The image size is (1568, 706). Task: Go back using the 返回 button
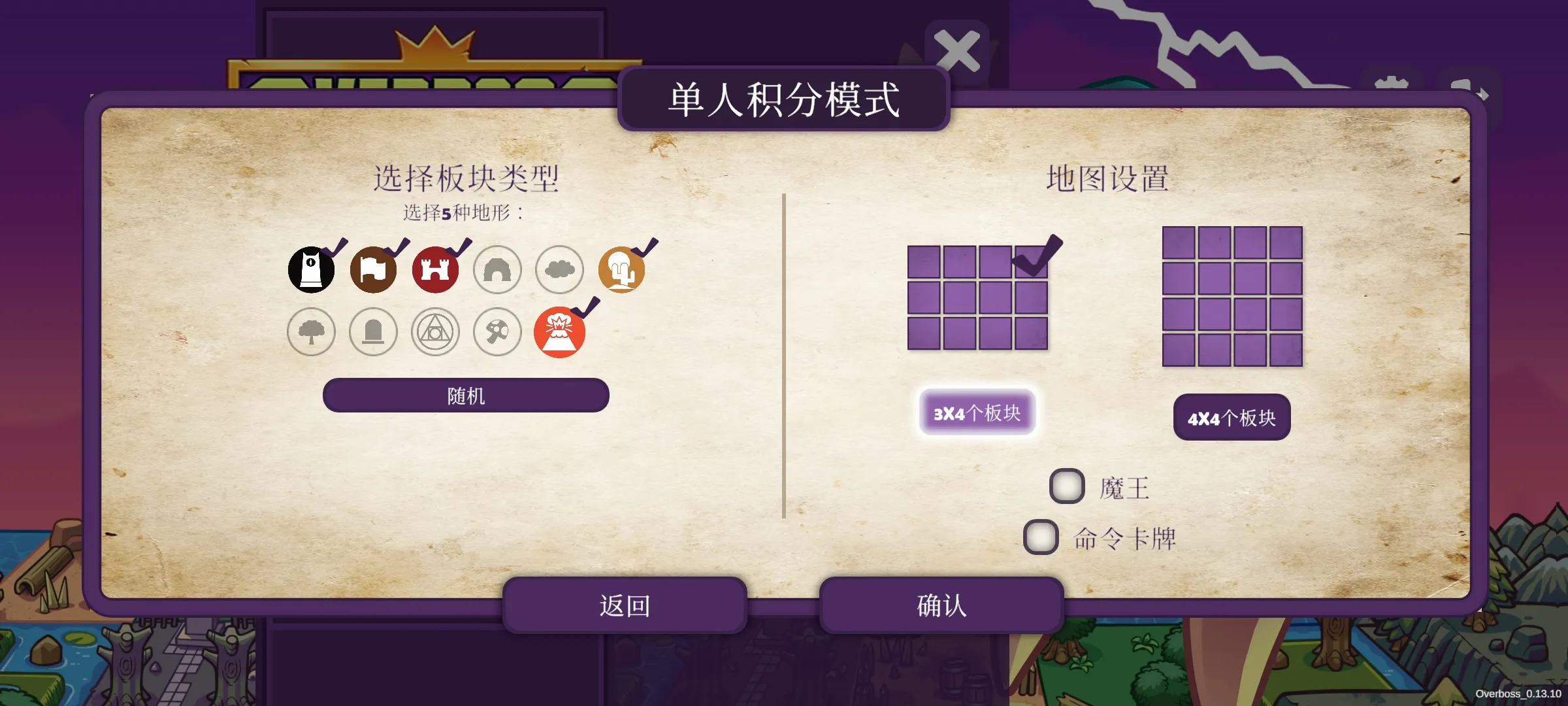[625, 605]
